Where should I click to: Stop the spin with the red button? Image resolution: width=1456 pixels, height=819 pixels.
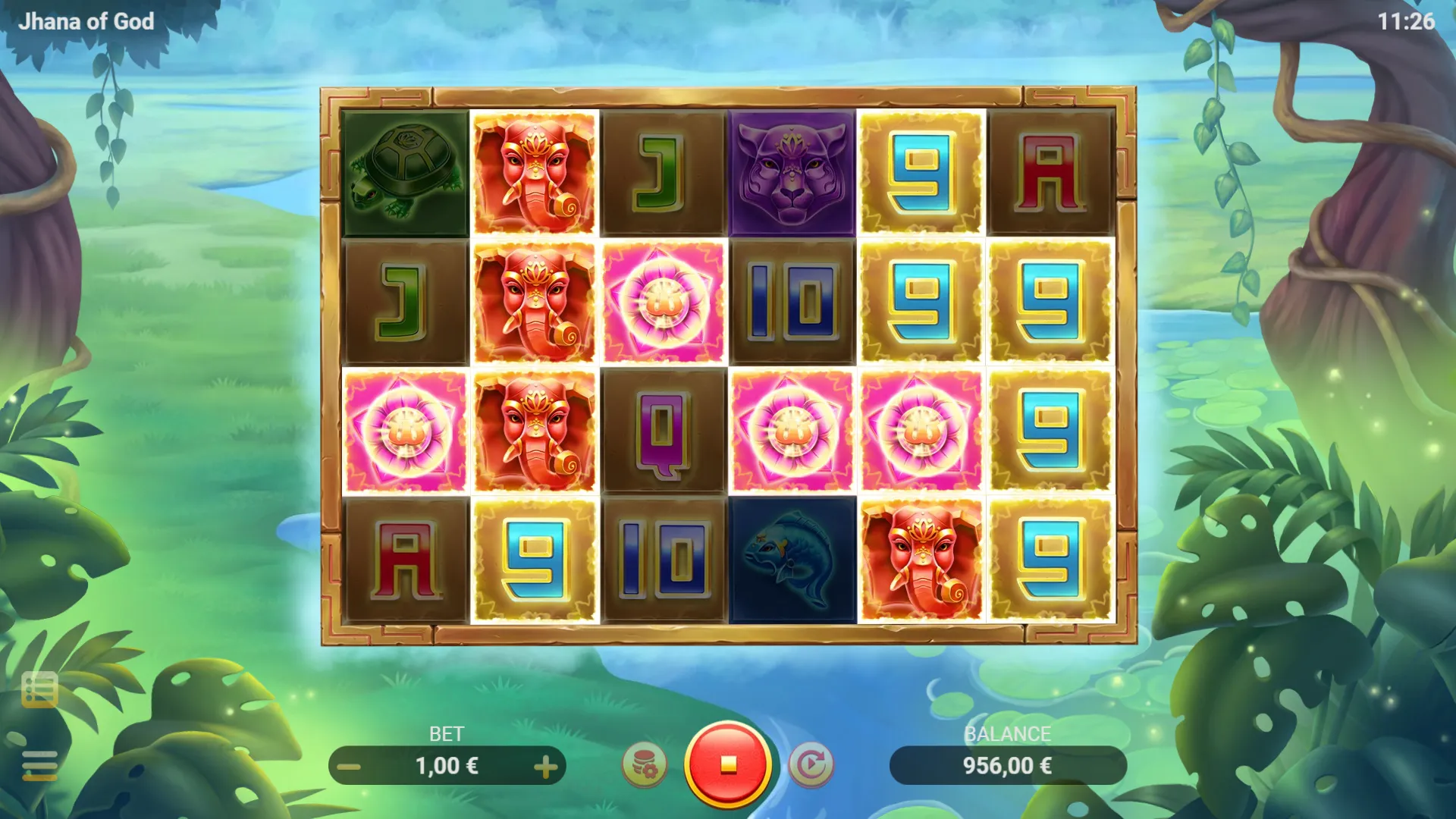click(728, 764)
